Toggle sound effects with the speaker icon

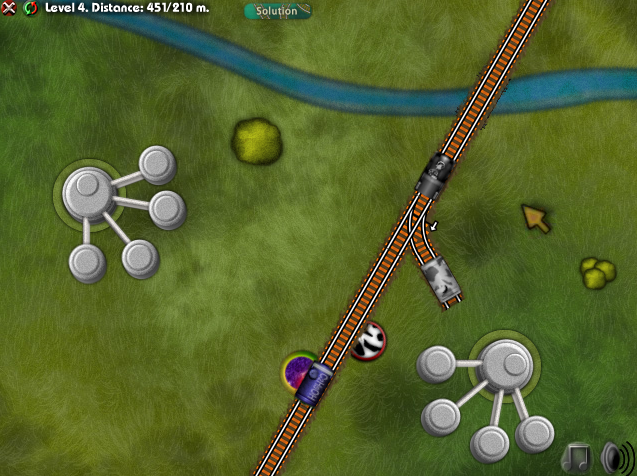pyautogui.click(x=614, y=457)
